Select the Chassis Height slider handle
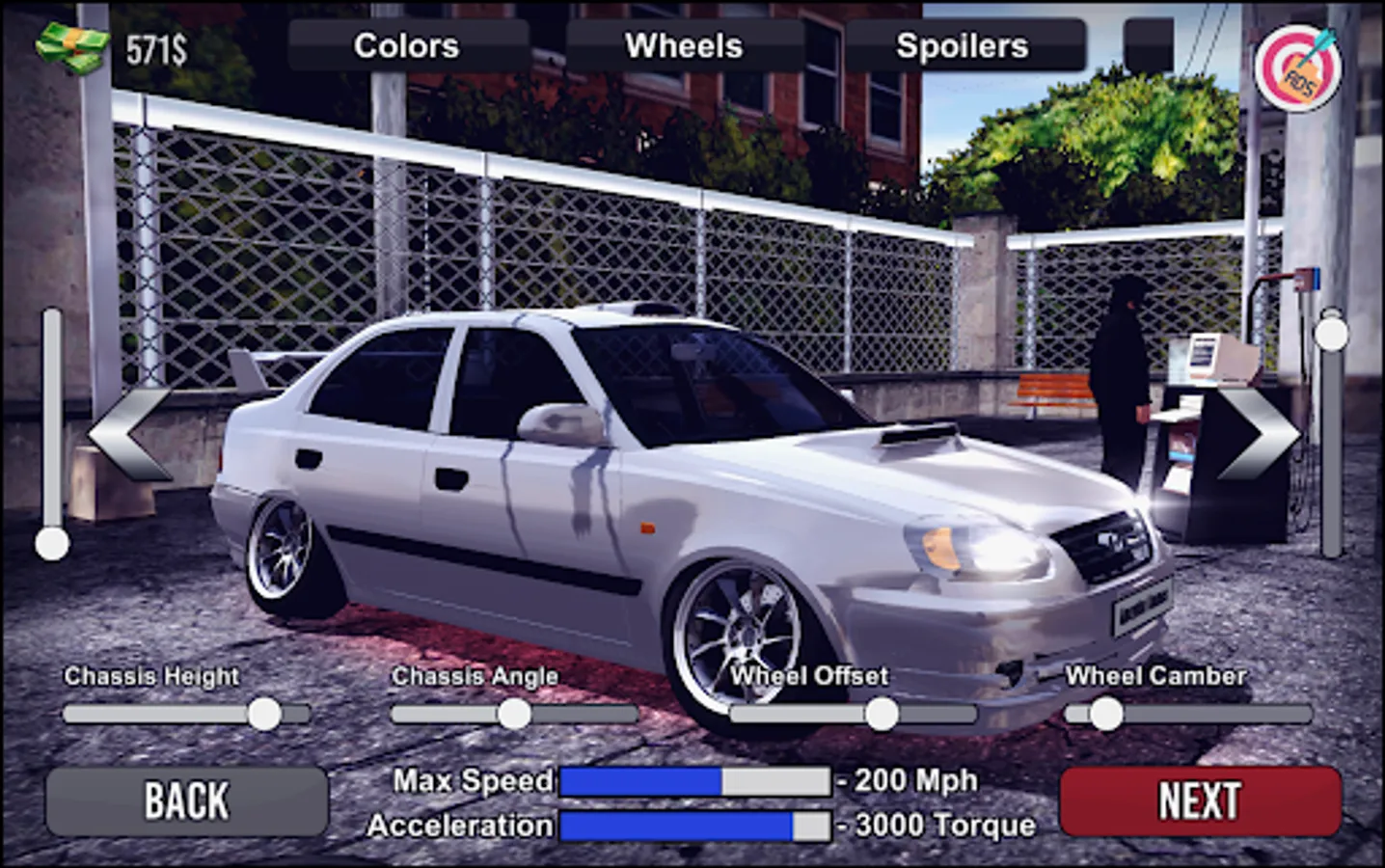The width and height of the screenshot is (1385, 868). (263, 713)
